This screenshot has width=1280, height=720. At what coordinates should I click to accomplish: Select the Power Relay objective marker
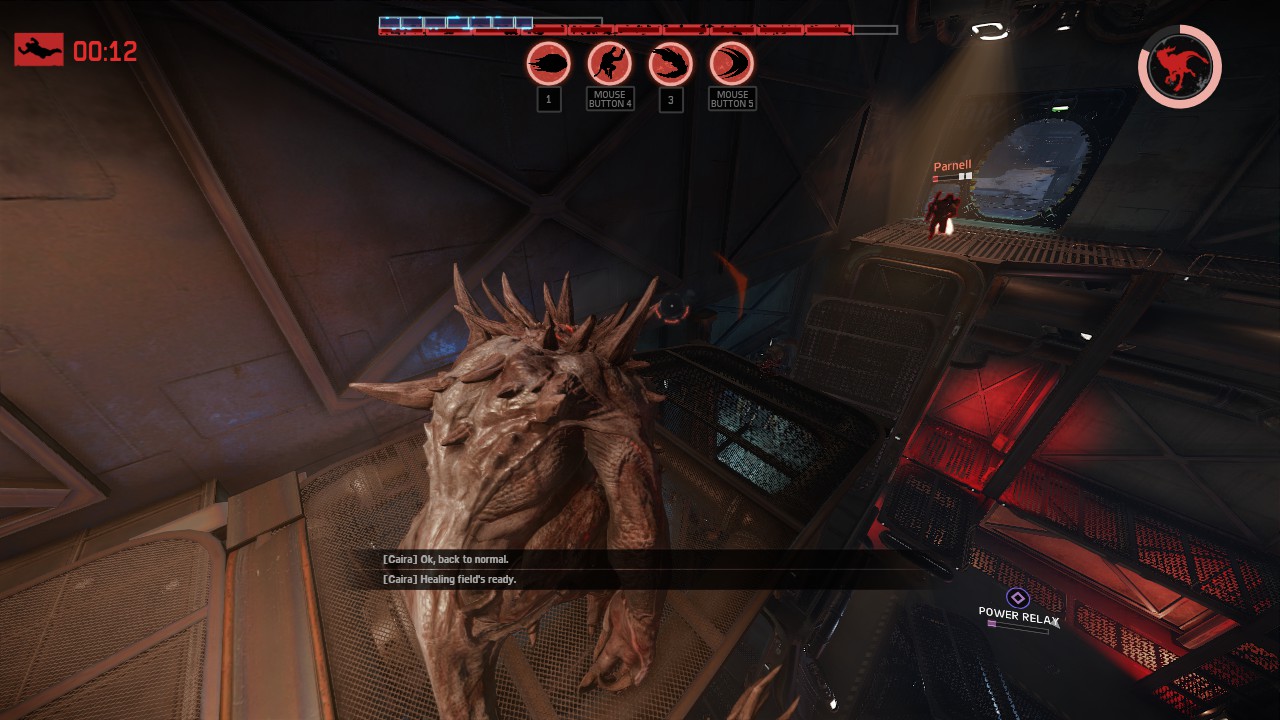coord(1018,598)
